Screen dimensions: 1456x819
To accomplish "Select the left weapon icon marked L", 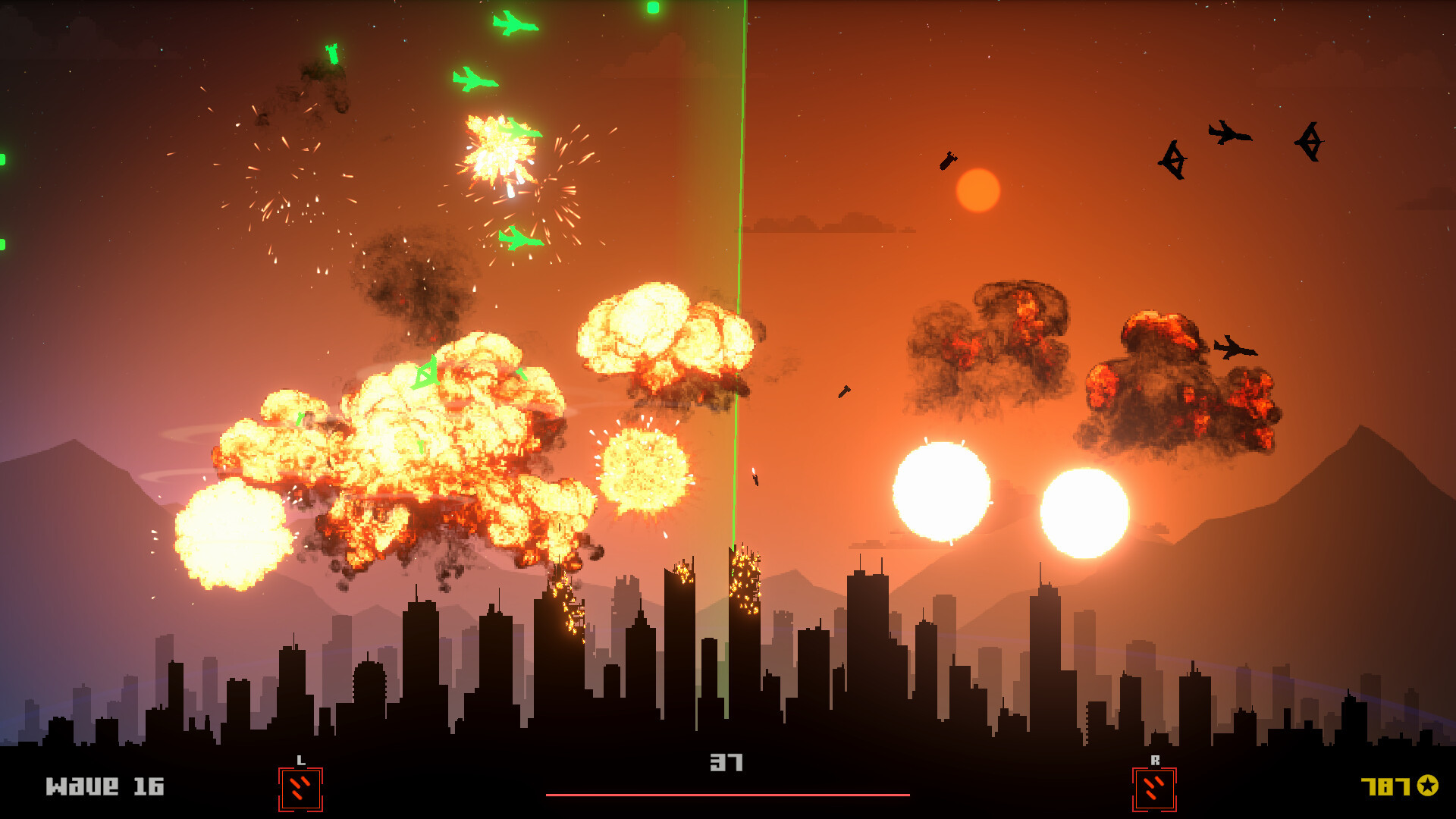I will coord(300,789).
